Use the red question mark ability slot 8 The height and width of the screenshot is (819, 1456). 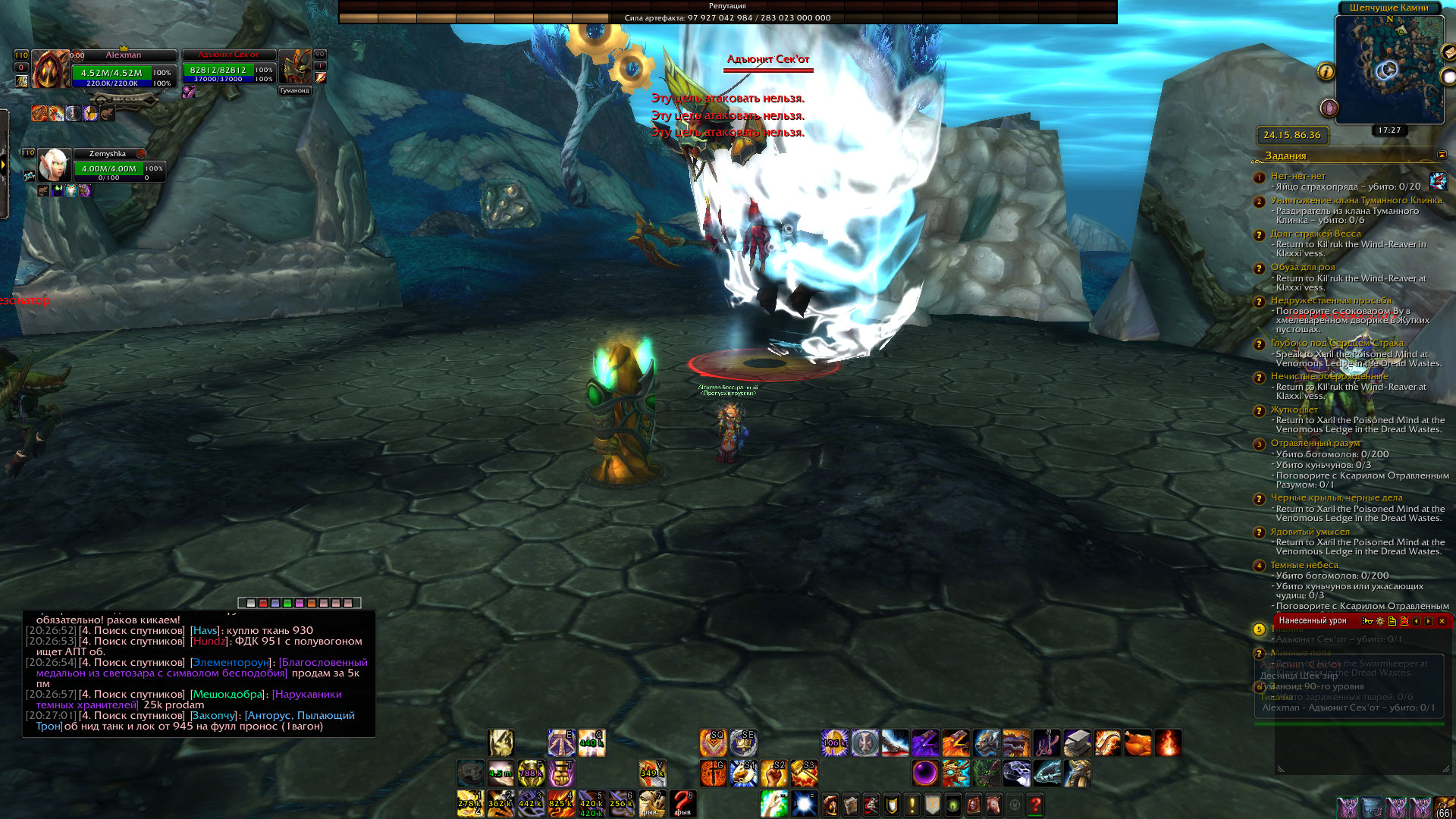click(x=682, y=803)
